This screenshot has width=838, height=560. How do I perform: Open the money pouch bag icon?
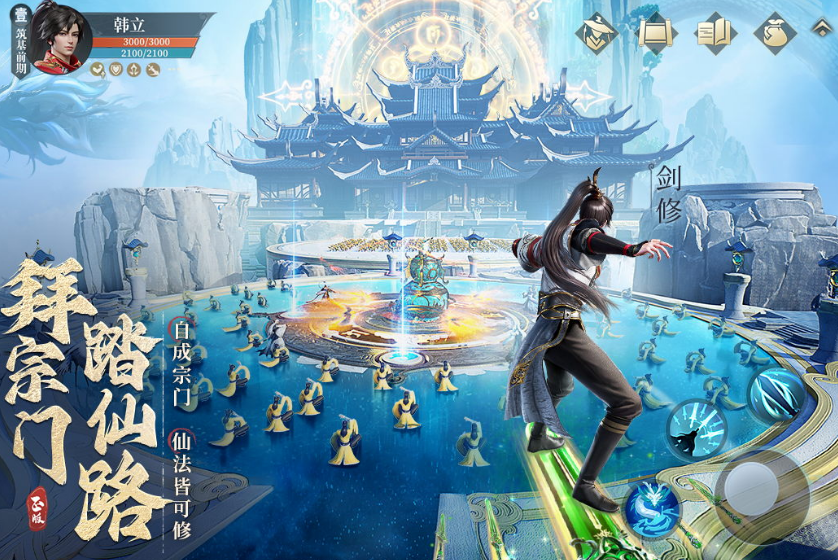774,33
